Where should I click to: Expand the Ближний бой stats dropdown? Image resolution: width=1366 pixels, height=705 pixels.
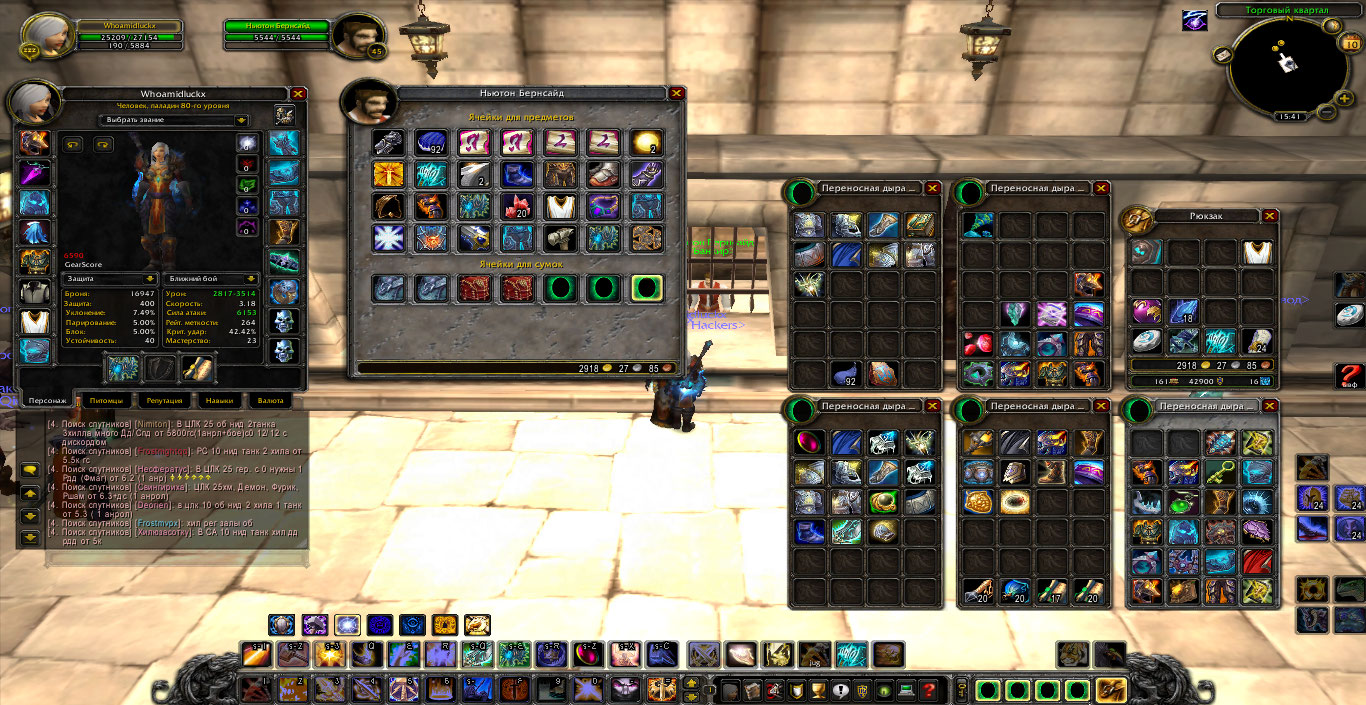tap(252, 279)
